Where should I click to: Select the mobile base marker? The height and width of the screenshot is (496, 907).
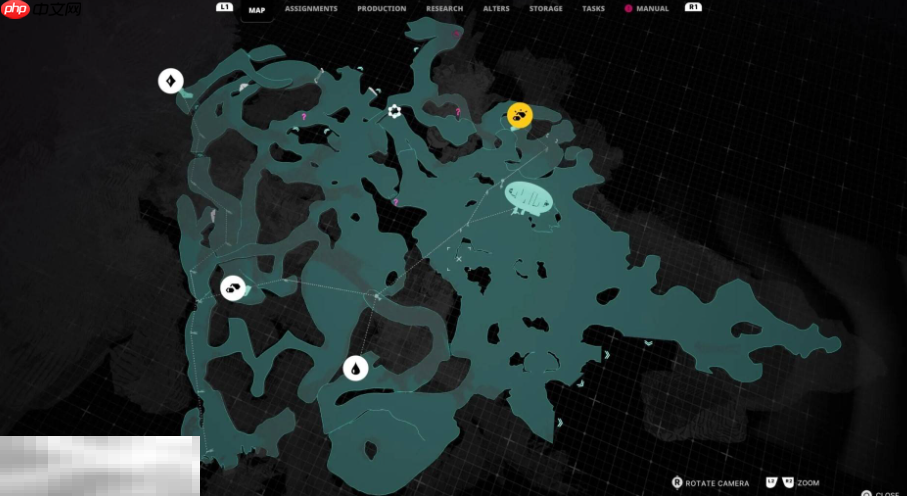[528, 197]
